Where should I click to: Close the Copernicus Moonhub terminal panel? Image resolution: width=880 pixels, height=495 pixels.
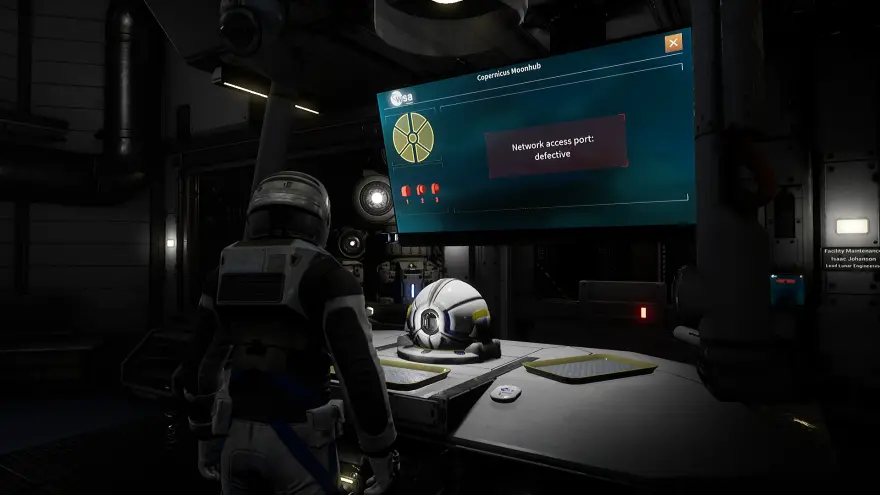[674, 42]
